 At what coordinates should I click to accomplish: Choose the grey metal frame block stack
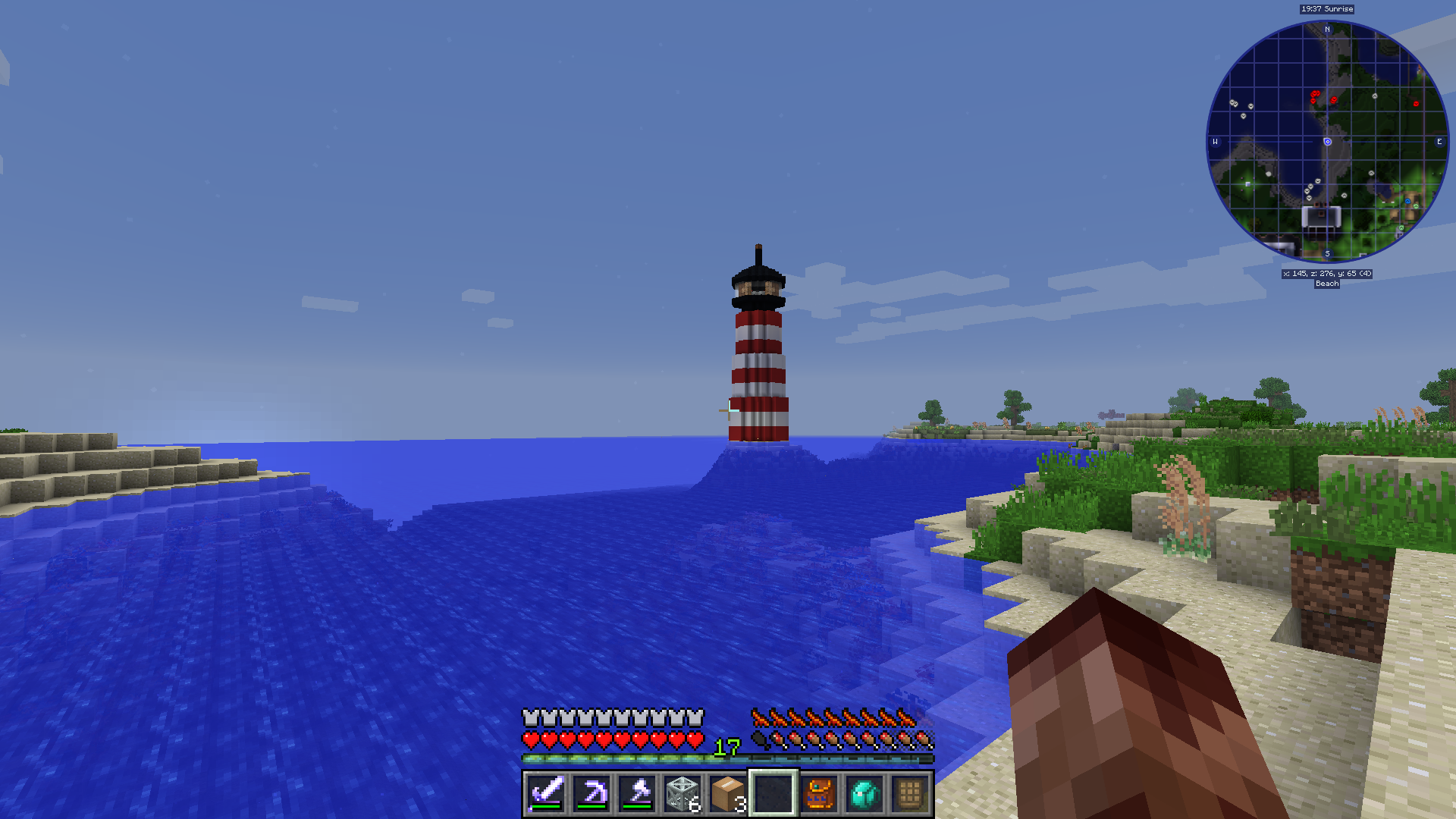click(682, 794)
